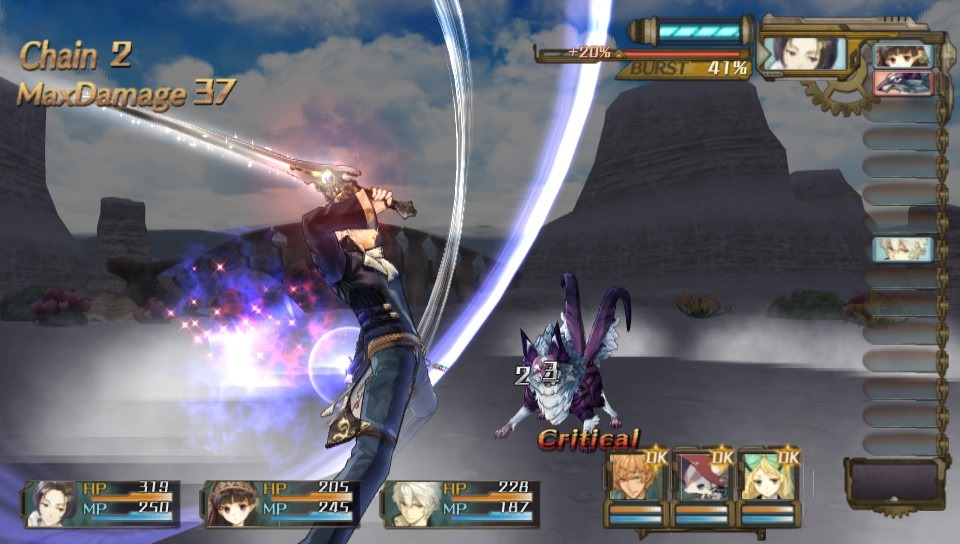Image resolution: width=960 pixels, height=544 pixels.
Task: Choose the blonde support character portrait
Action: point(768,478)
